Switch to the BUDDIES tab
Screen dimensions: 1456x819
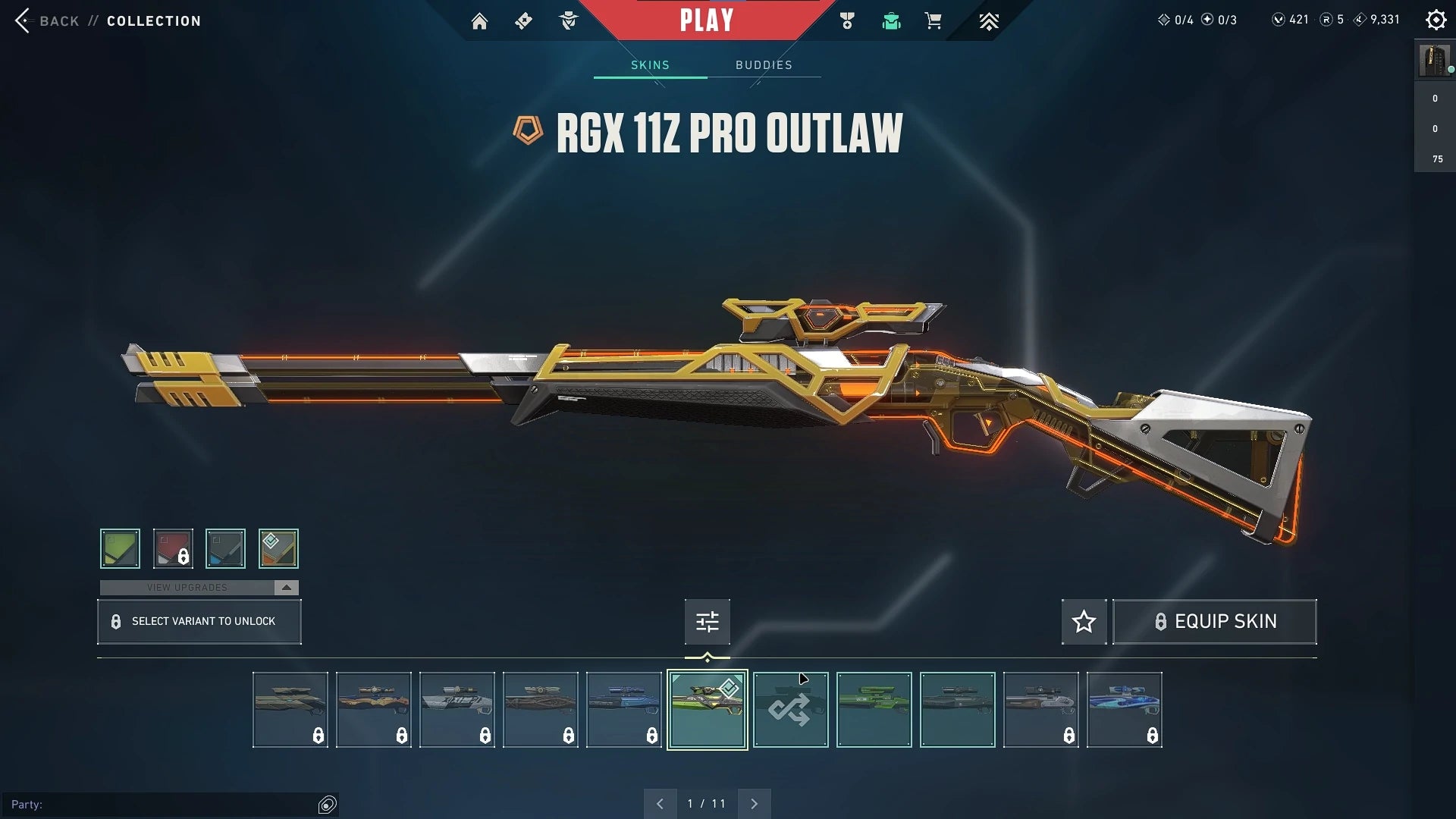coord(764,64)
